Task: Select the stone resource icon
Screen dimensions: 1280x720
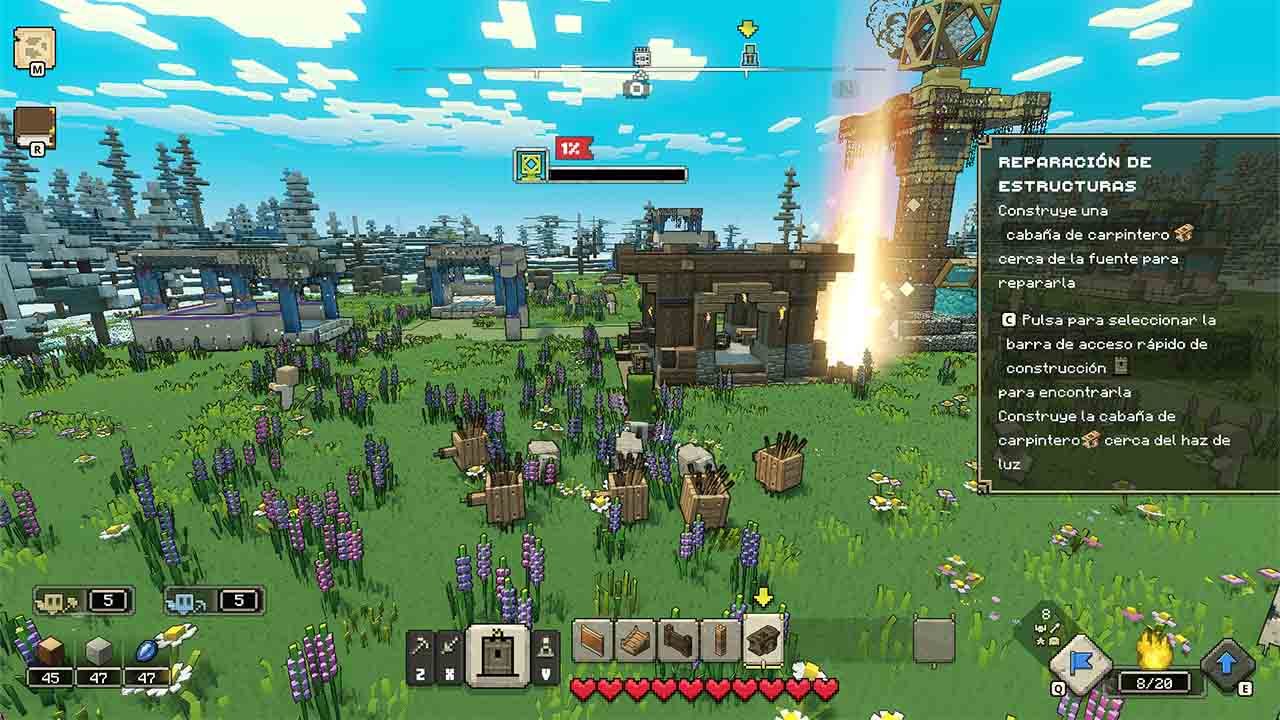Action: [x=98, y=652]
